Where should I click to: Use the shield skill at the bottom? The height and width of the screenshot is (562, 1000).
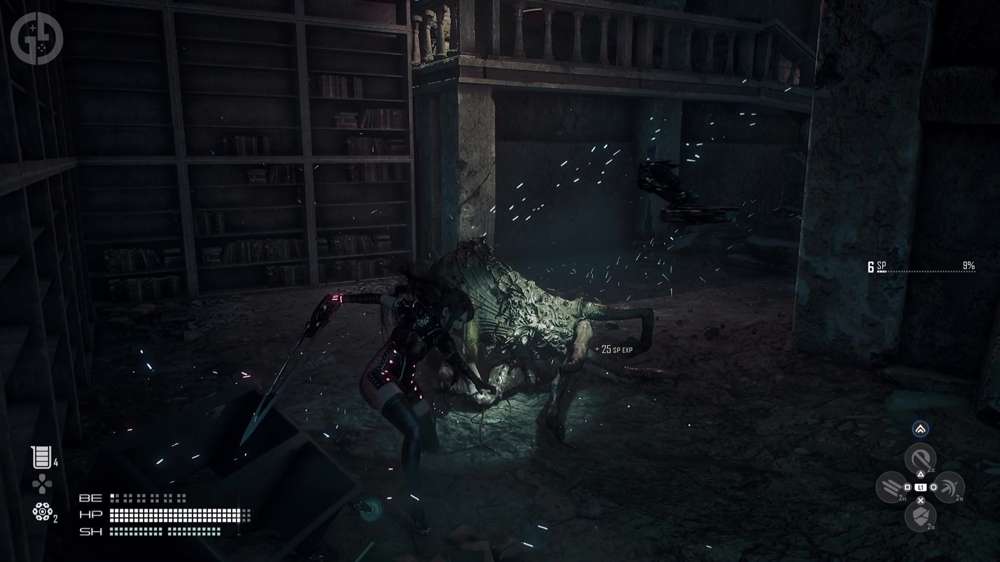point(919,515)
